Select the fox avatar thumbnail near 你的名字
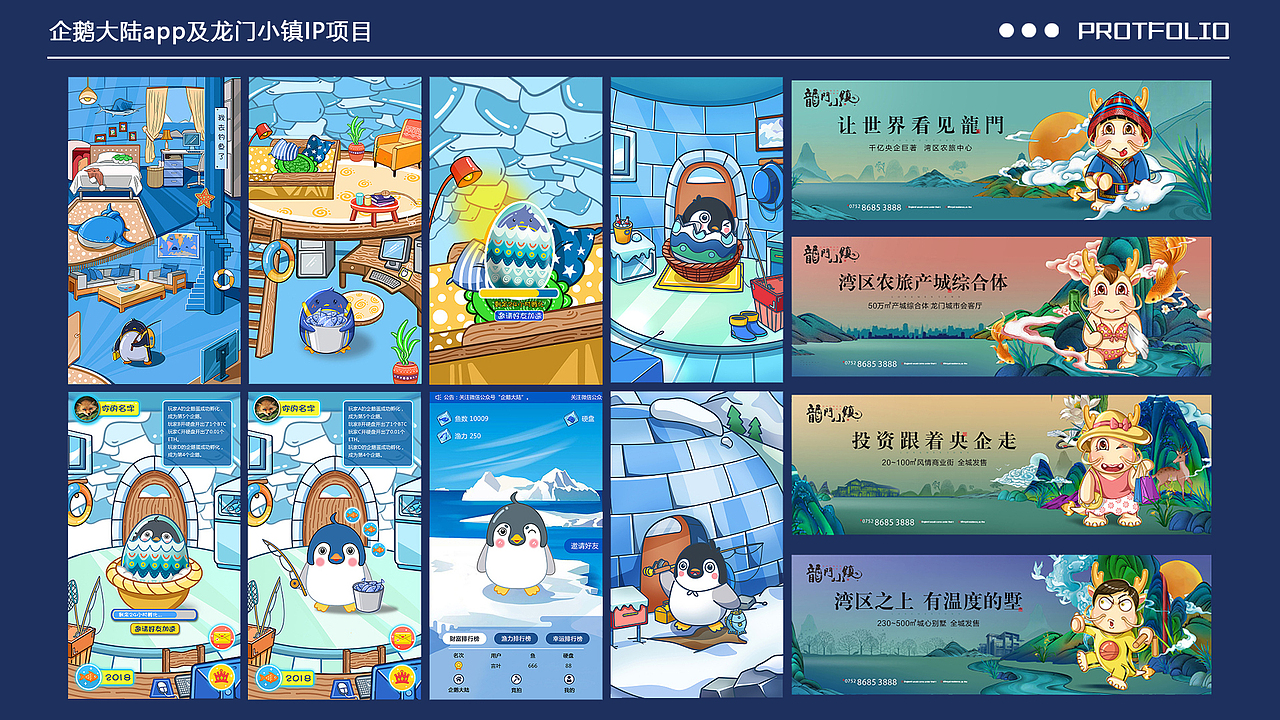The height and width of the screenshot is (720, 1280). click(x=86, y=409)
